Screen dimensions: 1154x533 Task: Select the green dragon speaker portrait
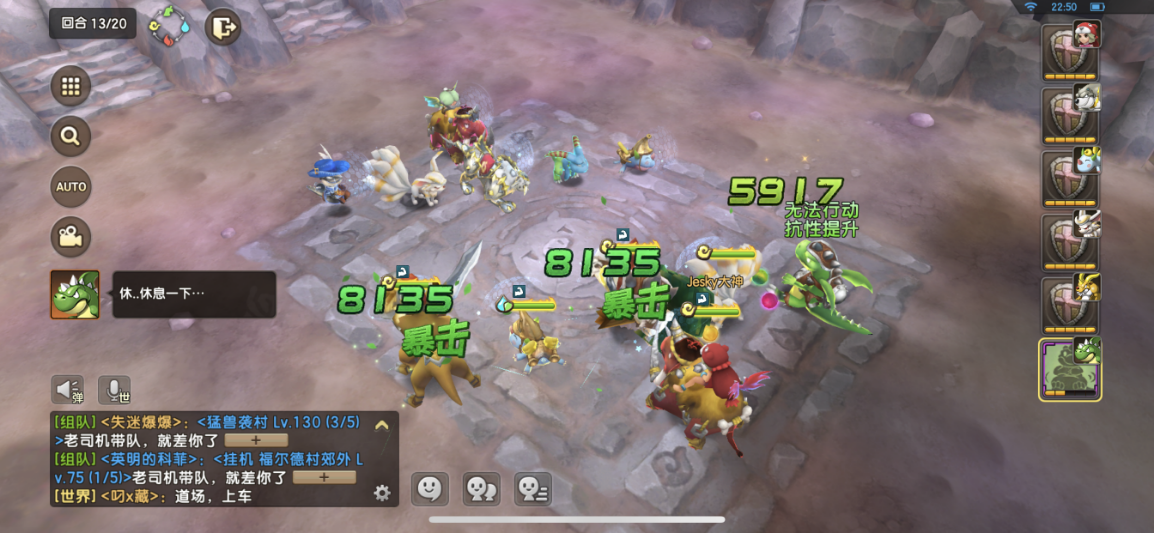pos(75,295)
